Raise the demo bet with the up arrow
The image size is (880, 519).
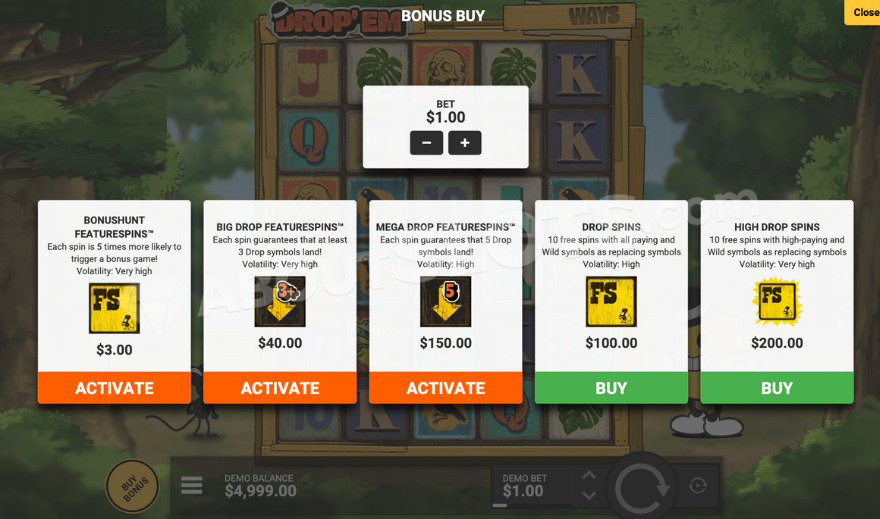coord(589,476)
